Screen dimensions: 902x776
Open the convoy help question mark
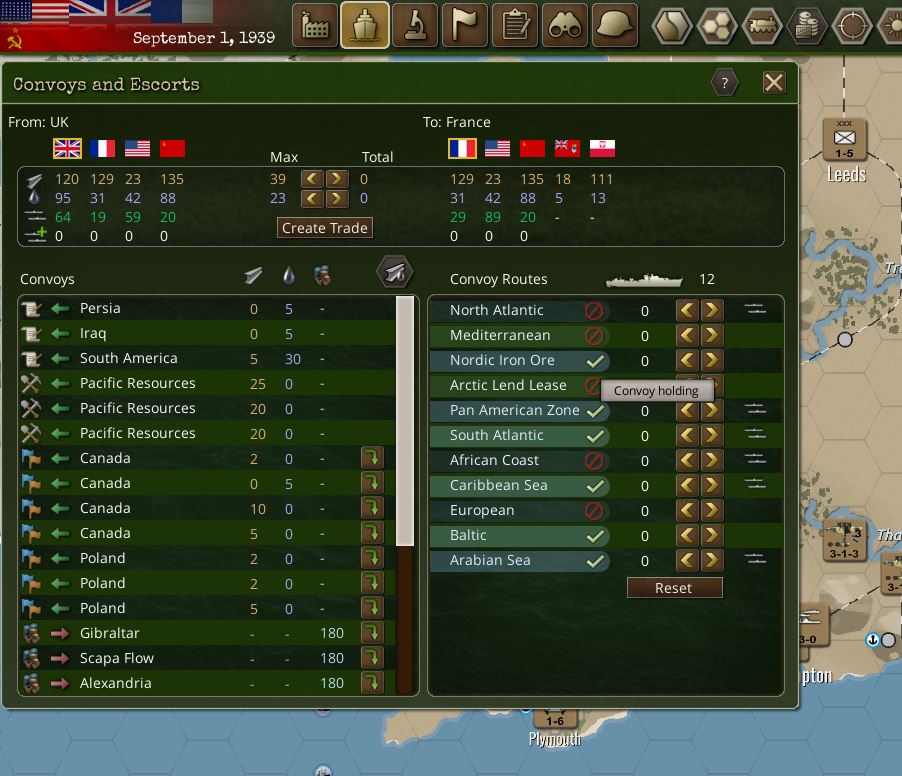(725, 83)
